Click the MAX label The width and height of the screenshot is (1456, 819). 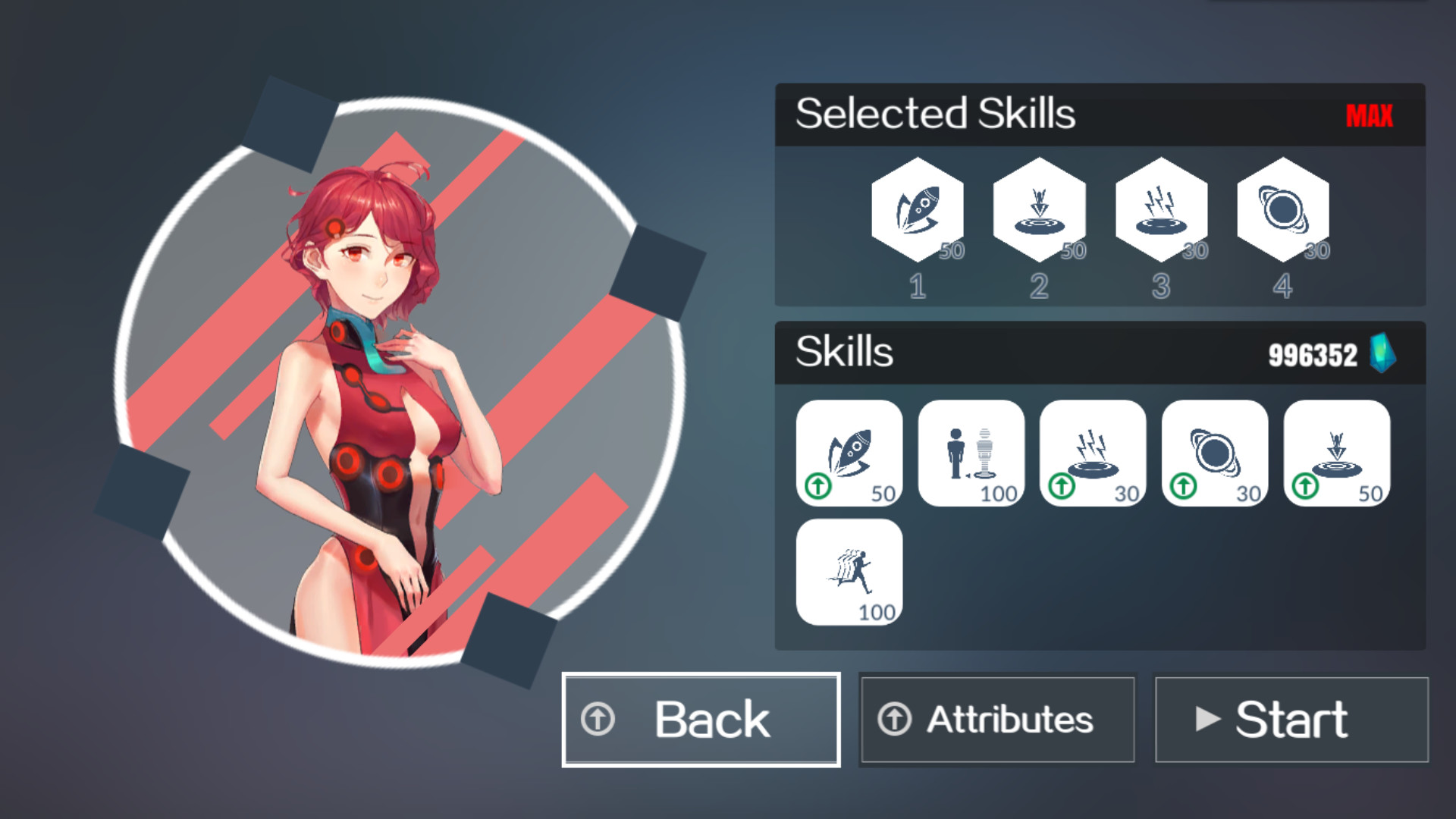coord(1370,115)
